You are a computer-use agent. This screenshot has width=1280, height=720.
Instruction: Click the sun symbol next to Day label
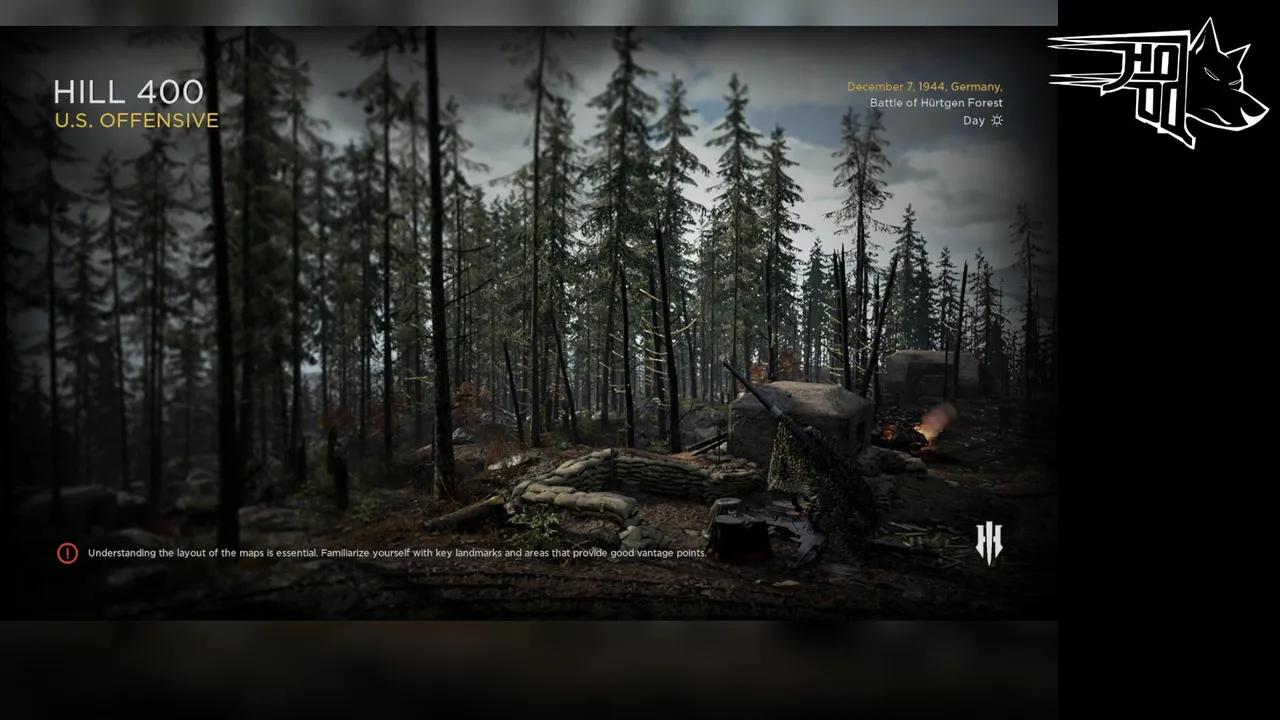click(x=996, y=120)
